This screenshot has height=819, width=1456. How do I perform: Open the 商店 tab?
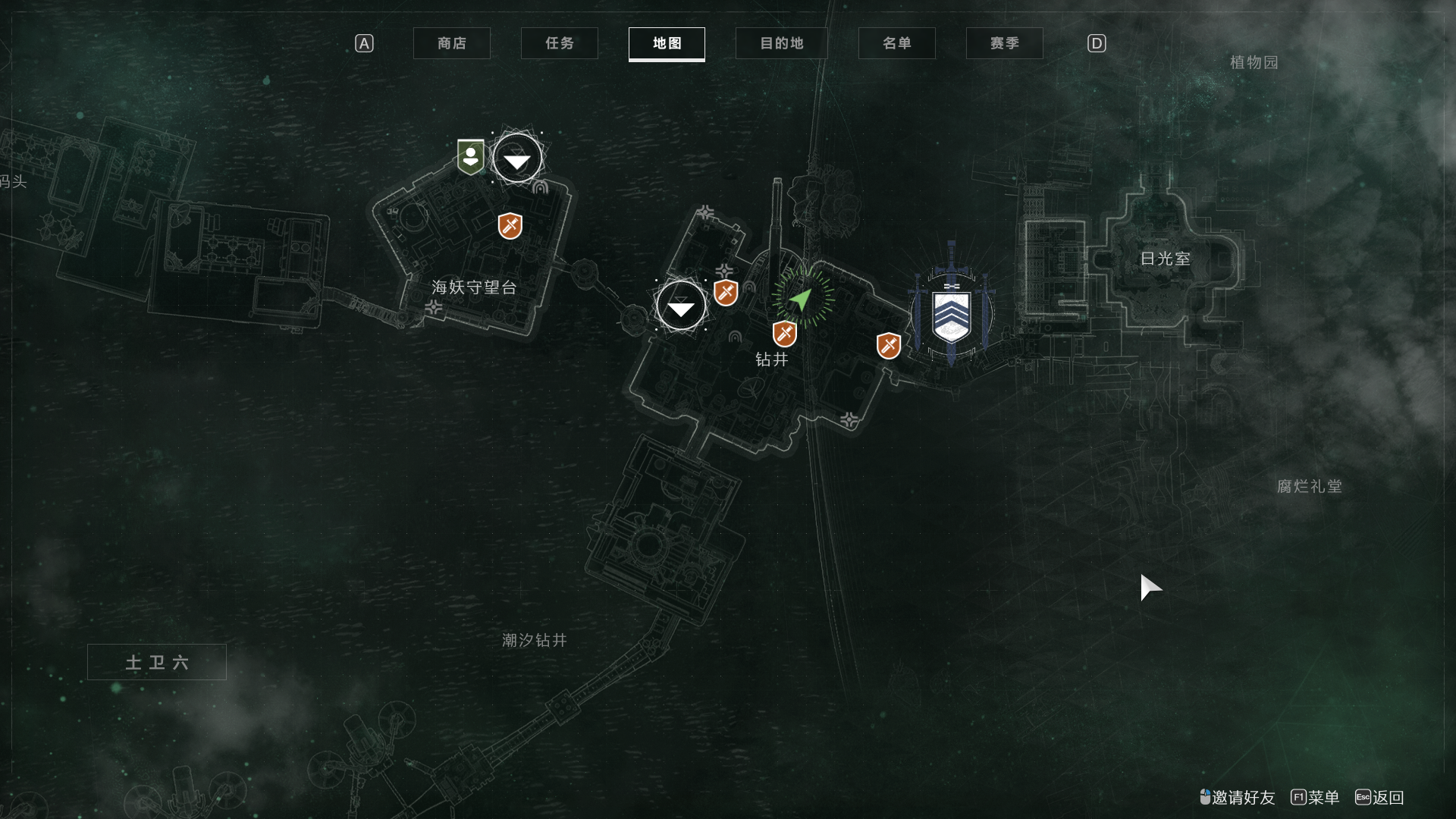[451, 43]
